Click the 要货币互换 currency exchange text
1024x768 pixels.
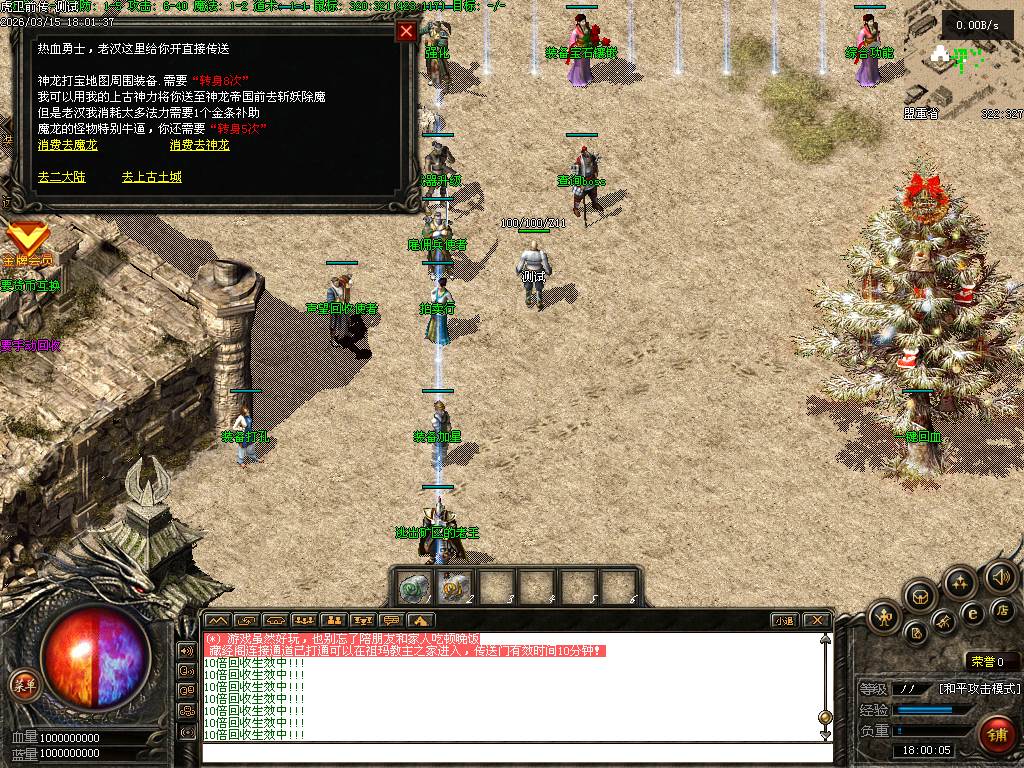point(30,285)
